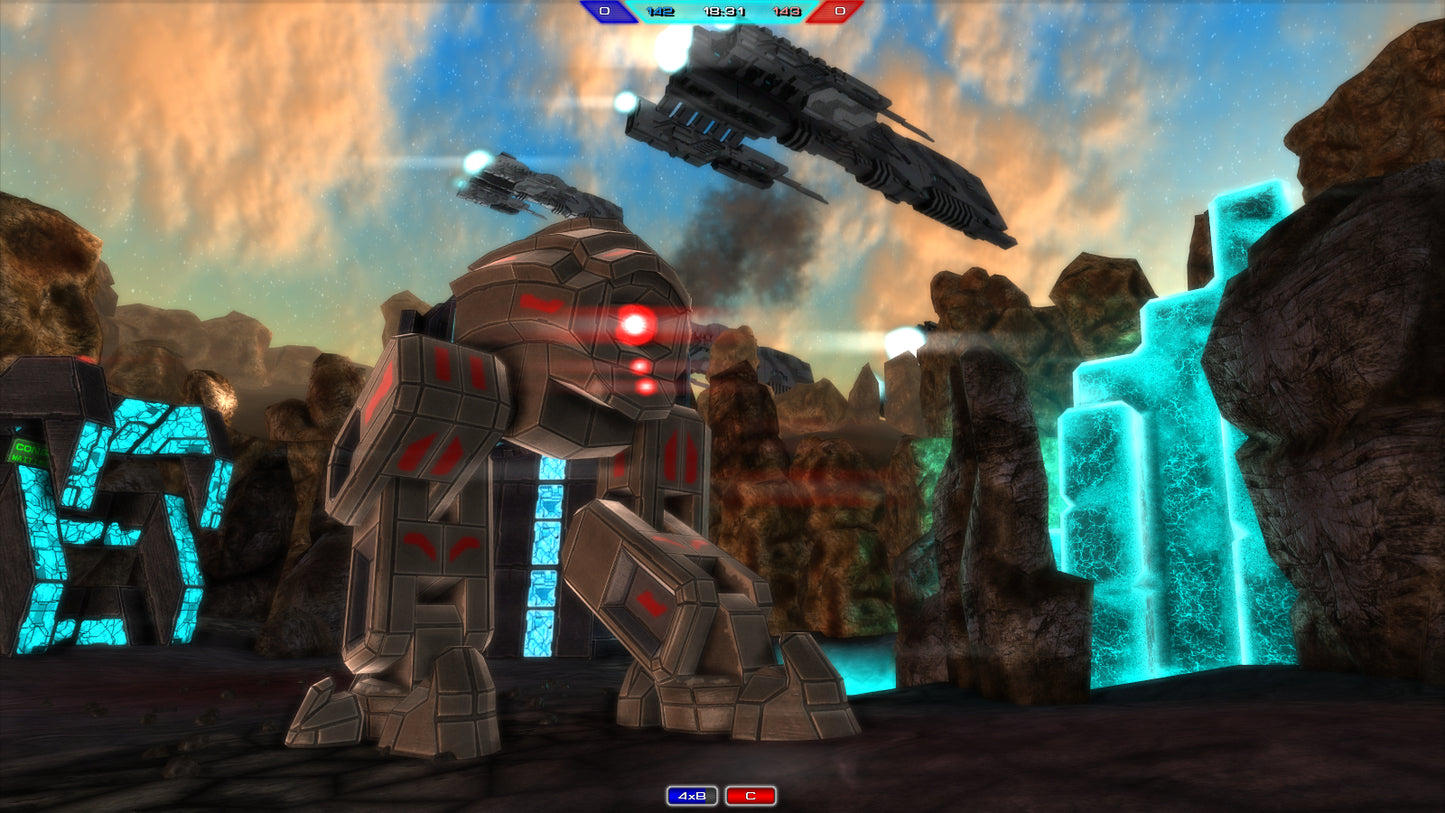Click the blue 142 unit counter
This screenshot has width=1445, height=813.
click(659, 11)
